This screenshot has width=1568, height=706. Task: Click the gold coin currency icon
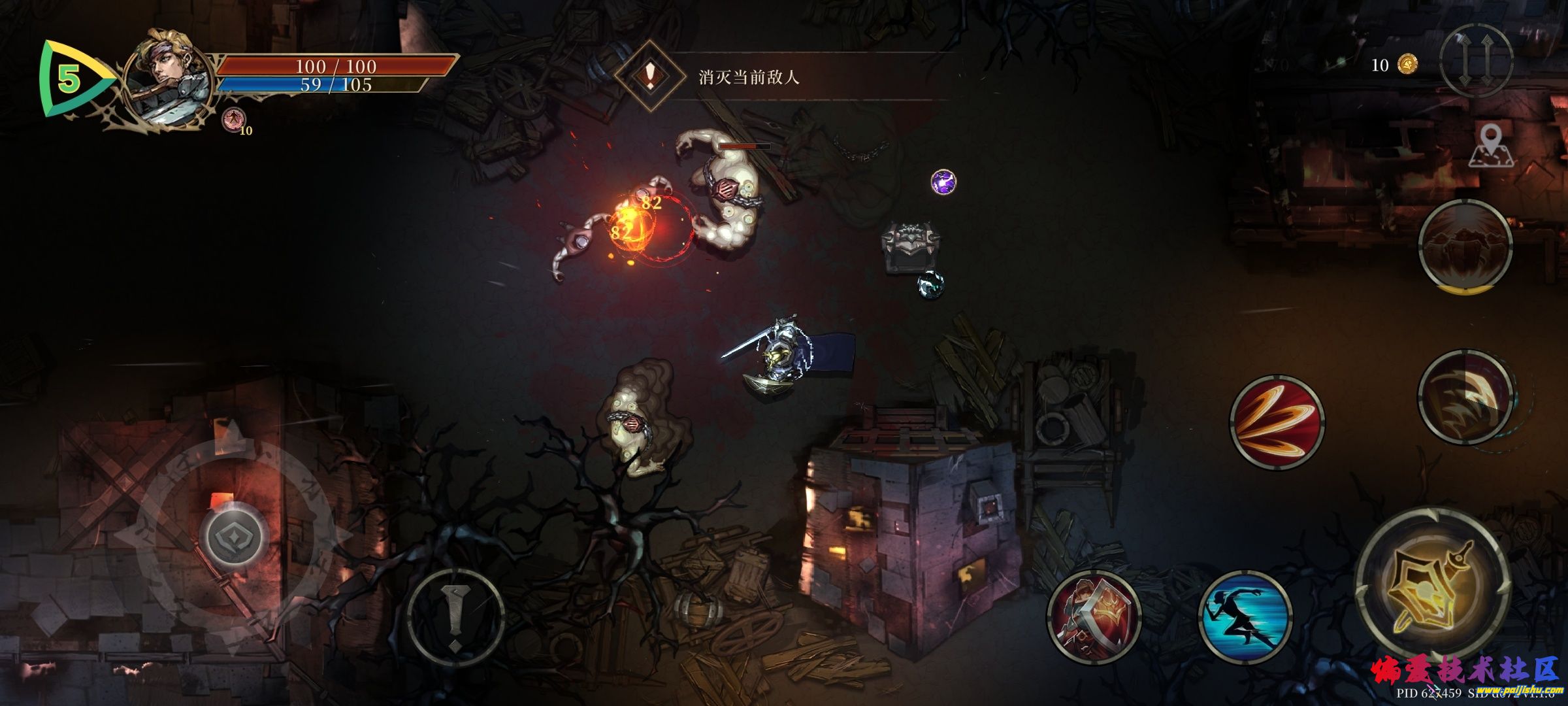[x=1407, y=65]
